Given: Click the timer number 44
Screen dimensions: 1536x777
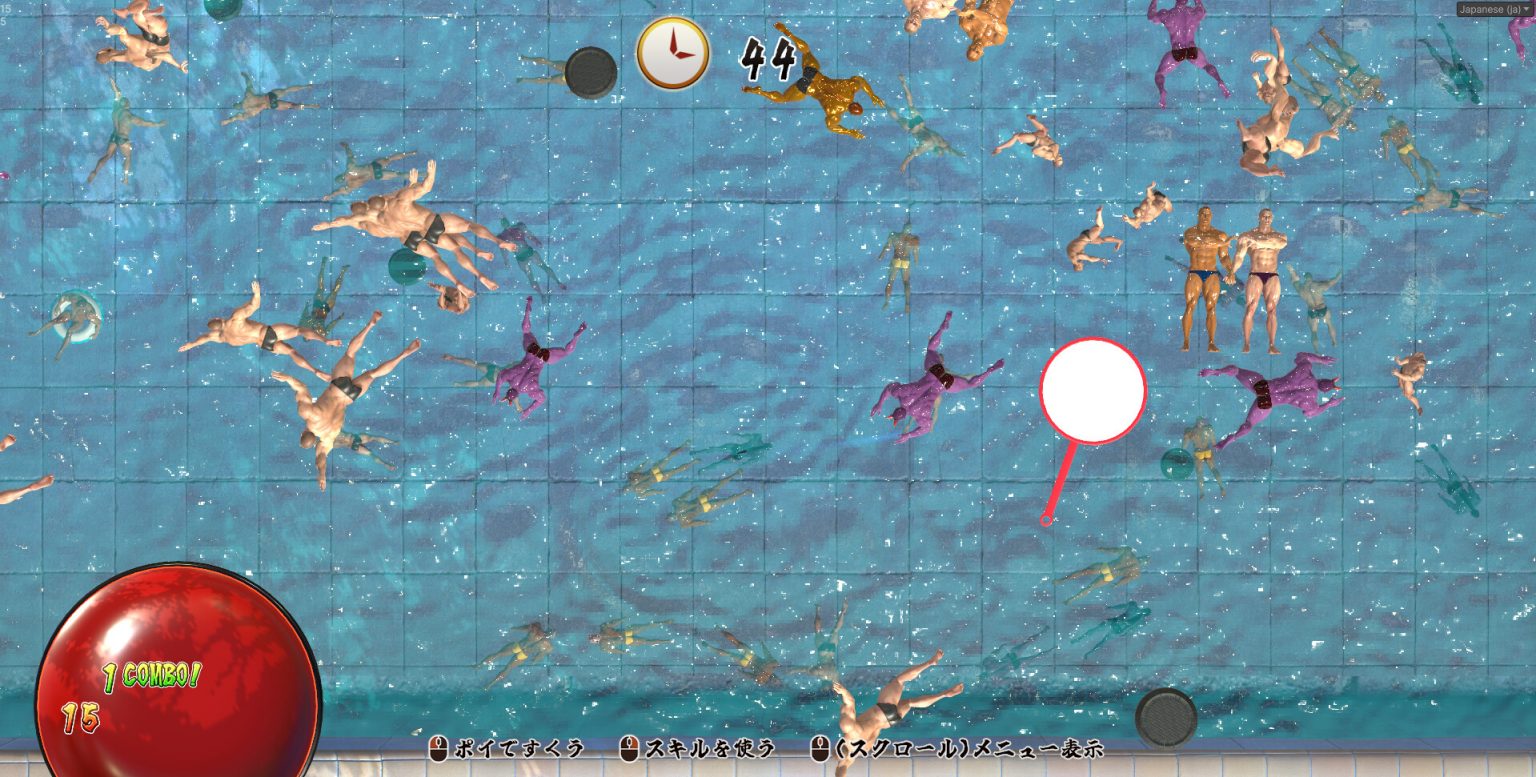Looking at the screenshot, I should pyautogui.click(x=768, y=57).
